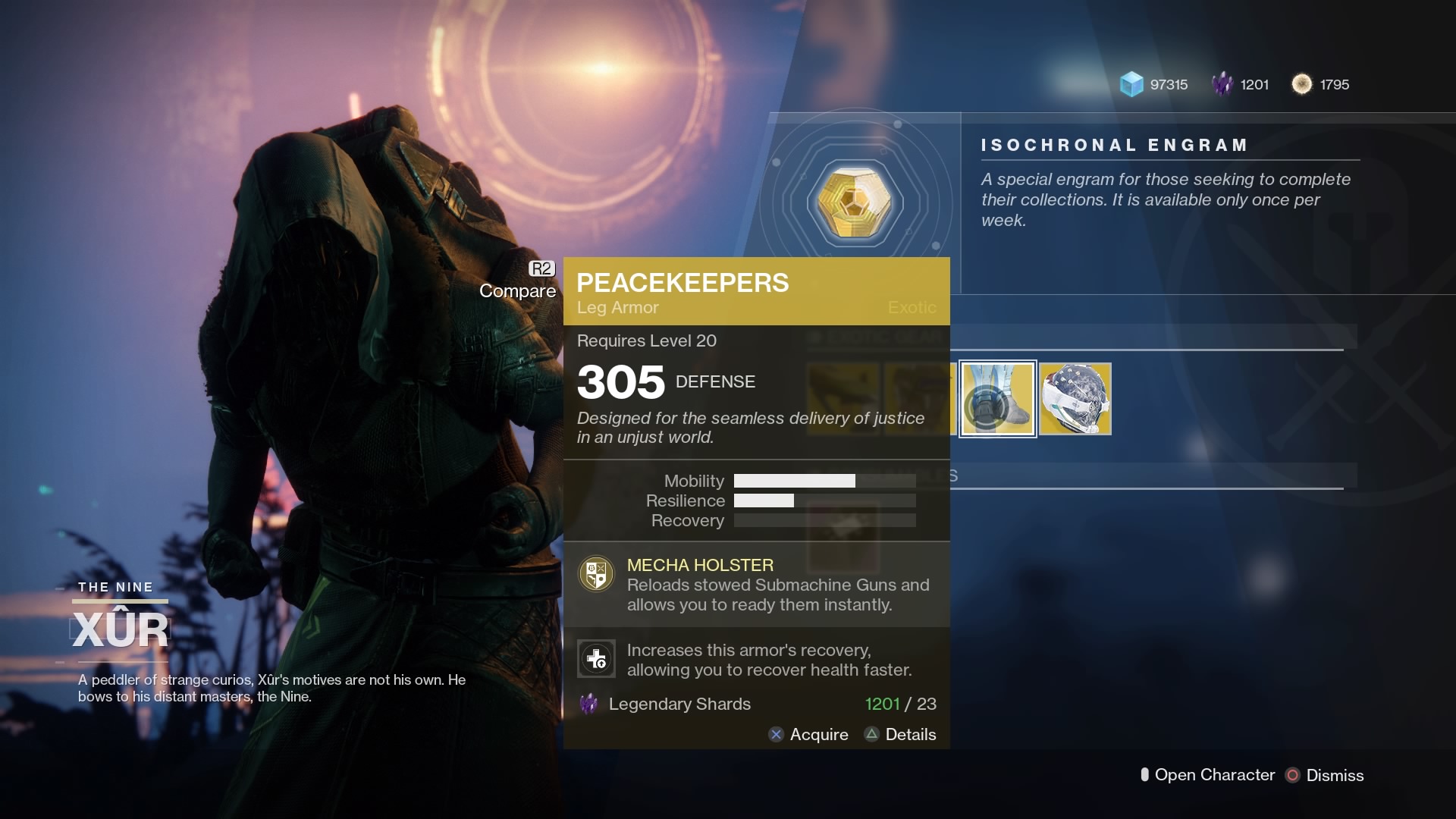Screen dimensions: 1456x819
Task: Click Dismiss
Action: (x=1337, y=775)
